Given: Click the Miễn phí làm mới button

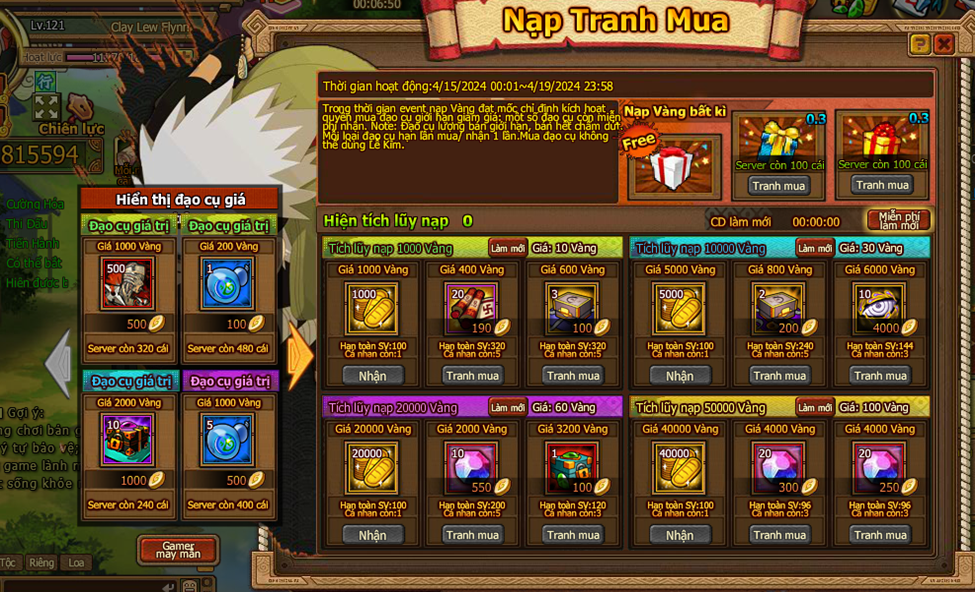Looking at the screenshot, I should [898, 220].
